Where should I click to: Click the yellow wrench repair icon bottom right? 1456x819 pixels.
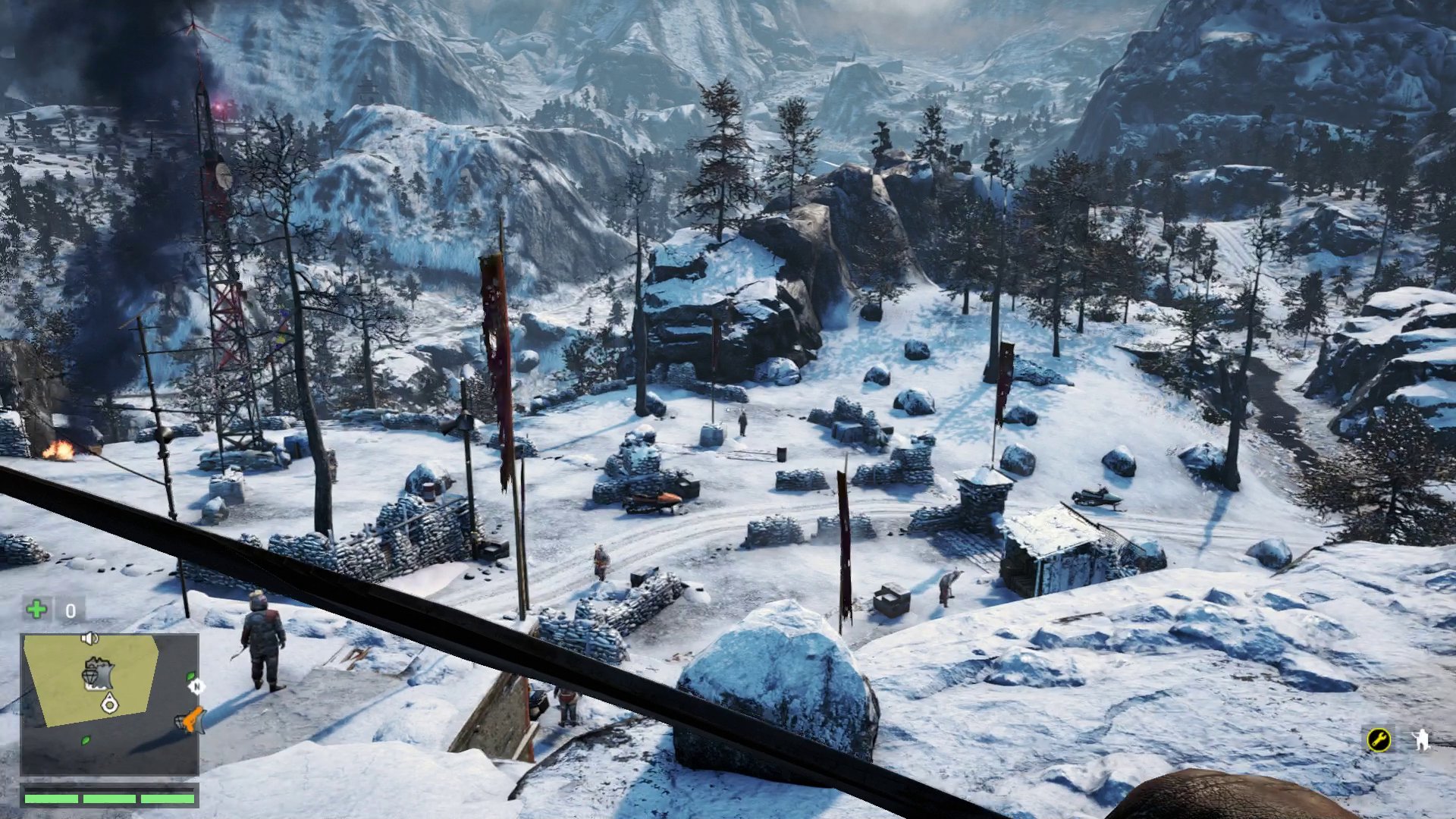click(x=1377, y=739)
